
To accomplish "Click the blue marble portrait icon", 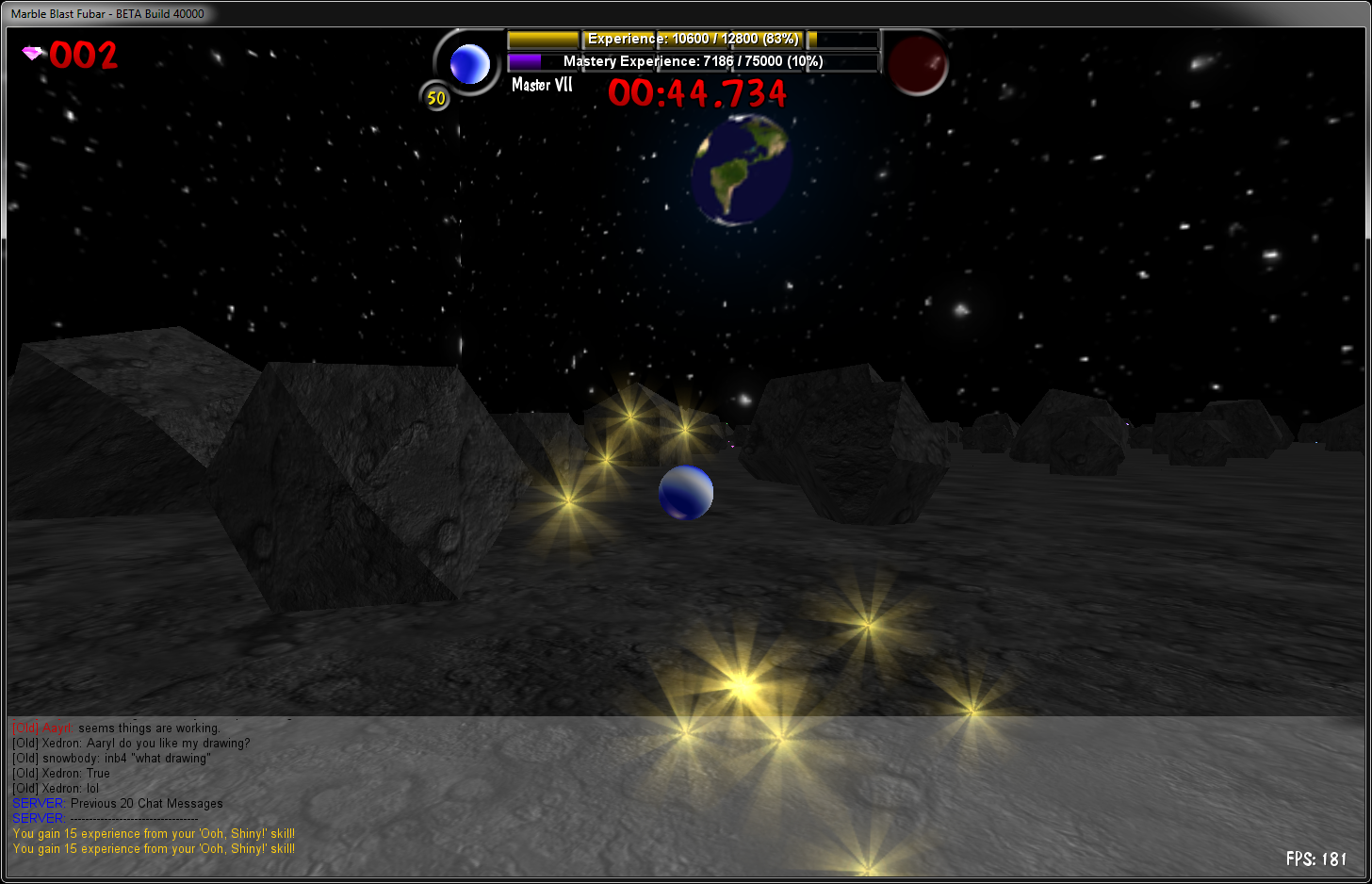I will (469, 64).
